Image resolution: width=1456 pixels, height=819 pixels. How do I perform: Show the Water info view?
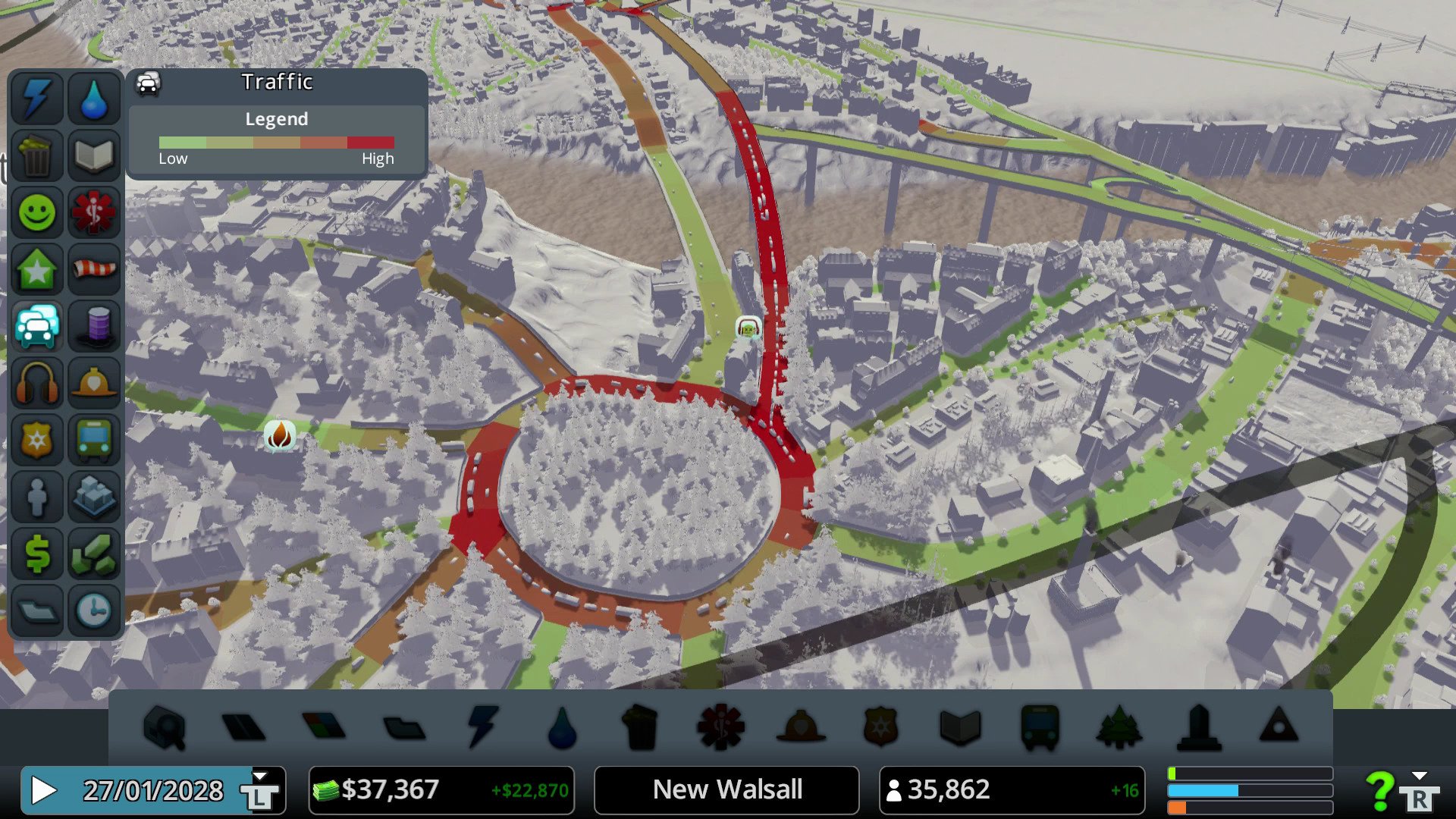click(94, 99)
